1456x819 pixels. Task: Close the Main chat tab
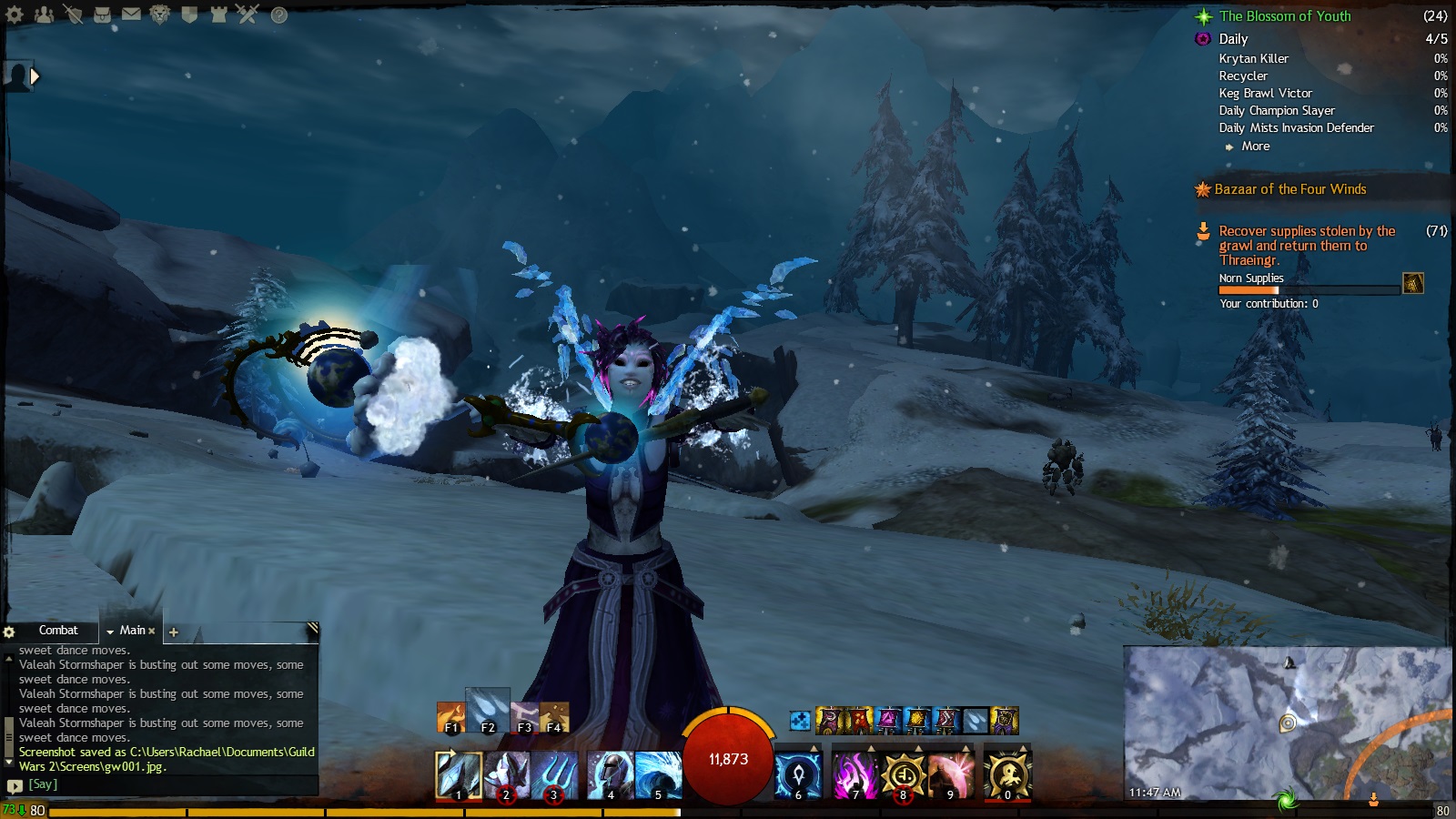click(152, 631)
